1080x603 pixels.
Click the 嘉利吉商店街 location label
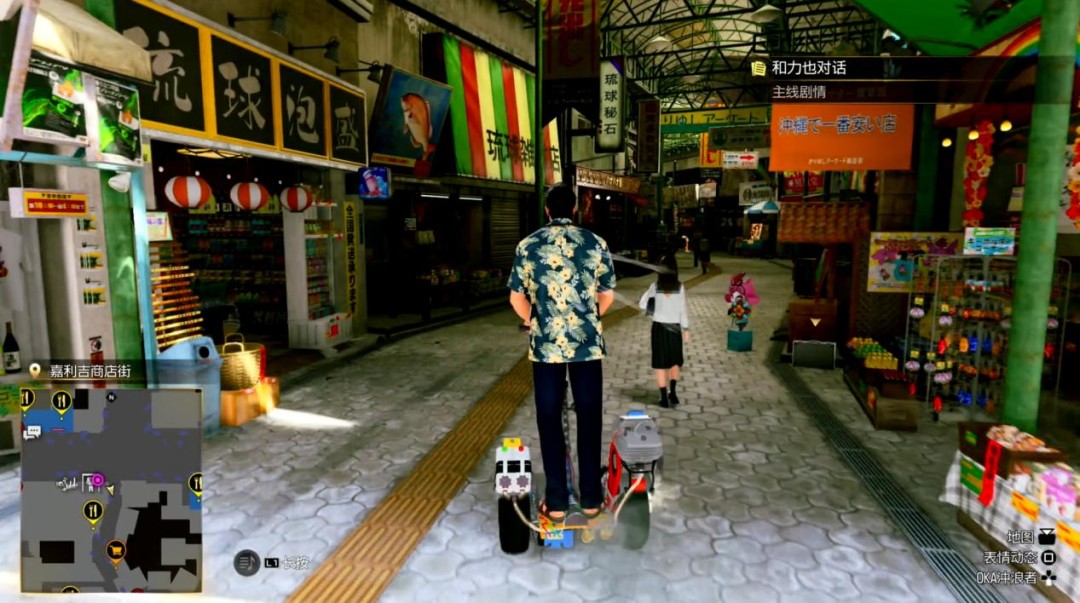point(90,371)
